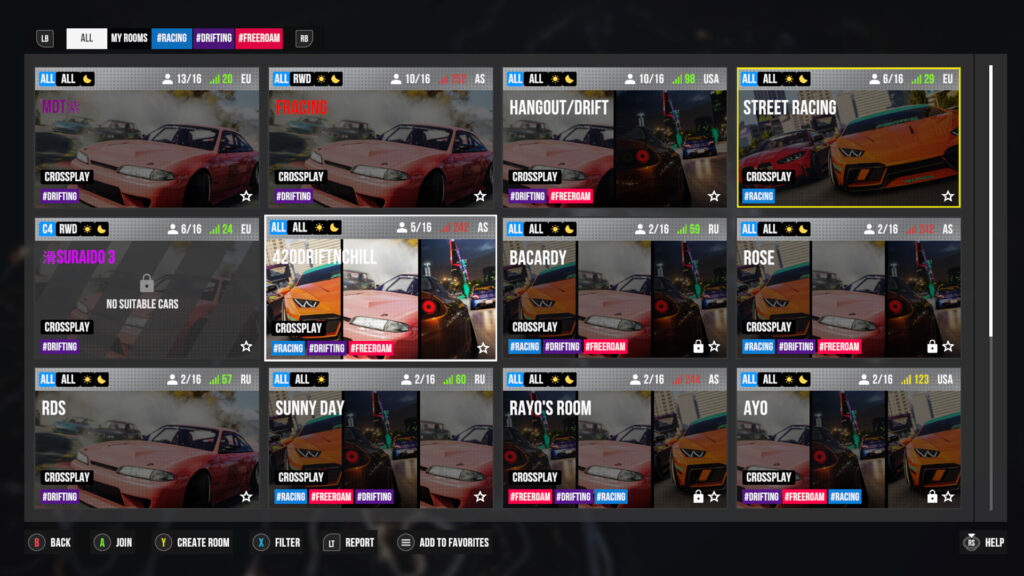Toggle the favorite star on SUNNY DAY
The image size is (1024, 576).
click(480, 497)
